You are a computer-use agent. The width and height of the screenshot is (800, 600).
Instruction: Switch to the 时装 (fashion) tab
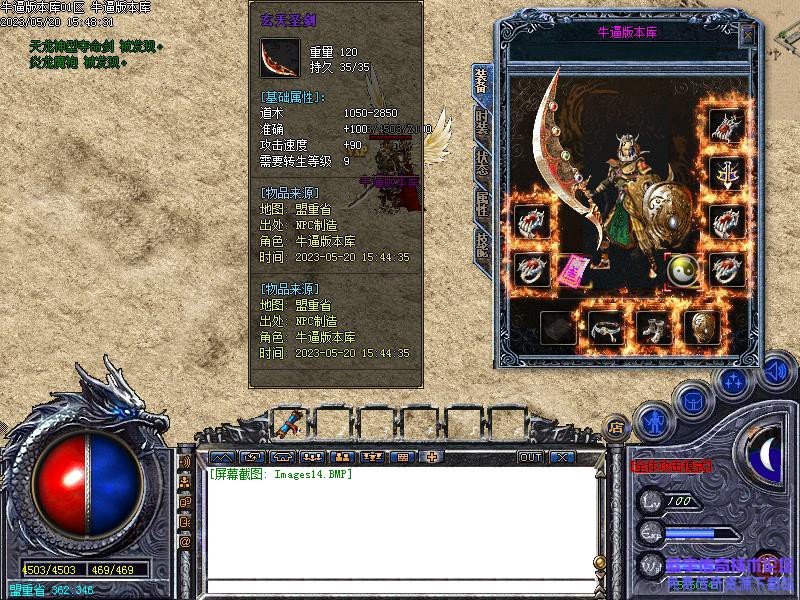(x=482, y=124)
